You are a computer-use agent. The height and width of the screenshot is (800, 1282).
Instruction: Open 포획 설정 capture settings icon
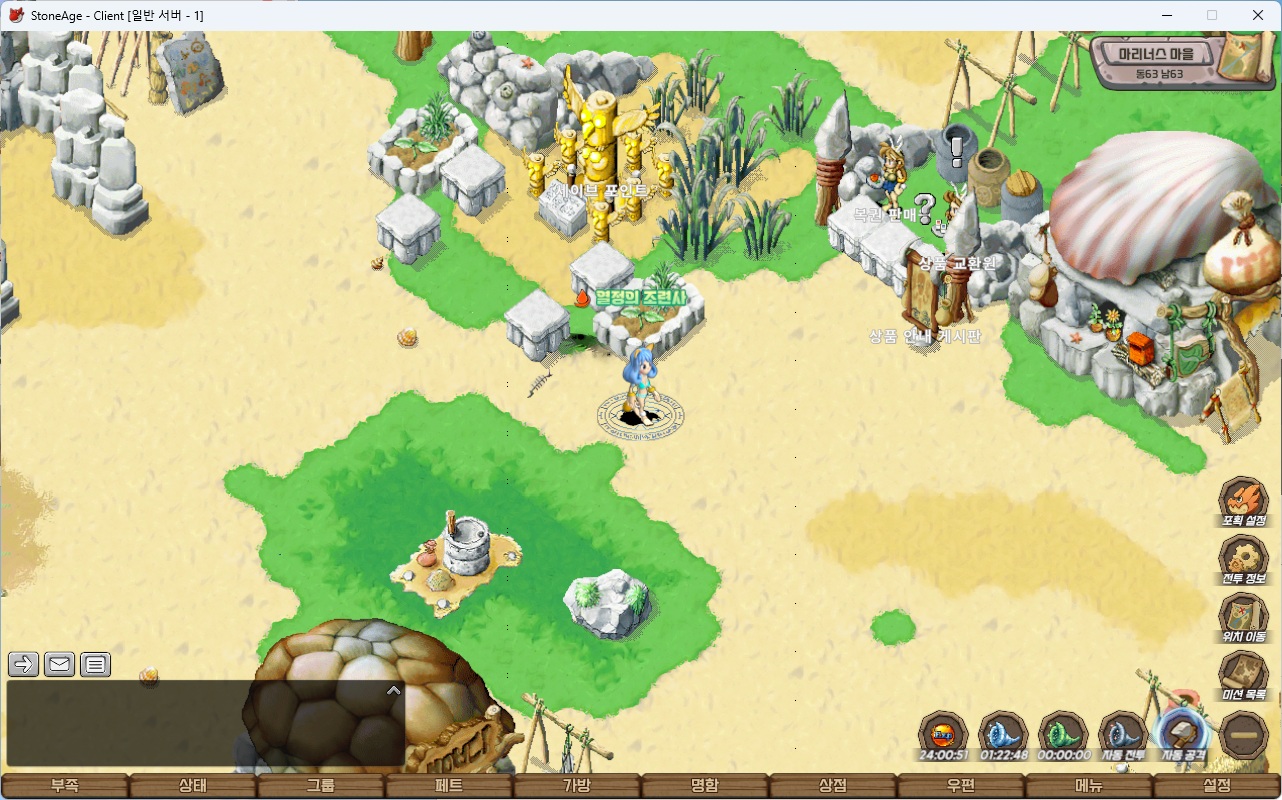pyautogui.click(x=1244, y=501)
